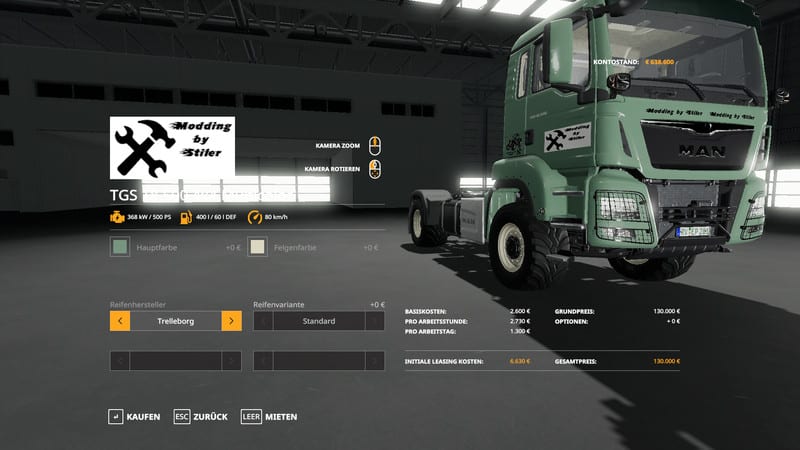Image resolution: width=800 pixels, height=450 pixels.
Task: Choose the Hauptfarbe green color swatch
Action: [x=120, y=247]
